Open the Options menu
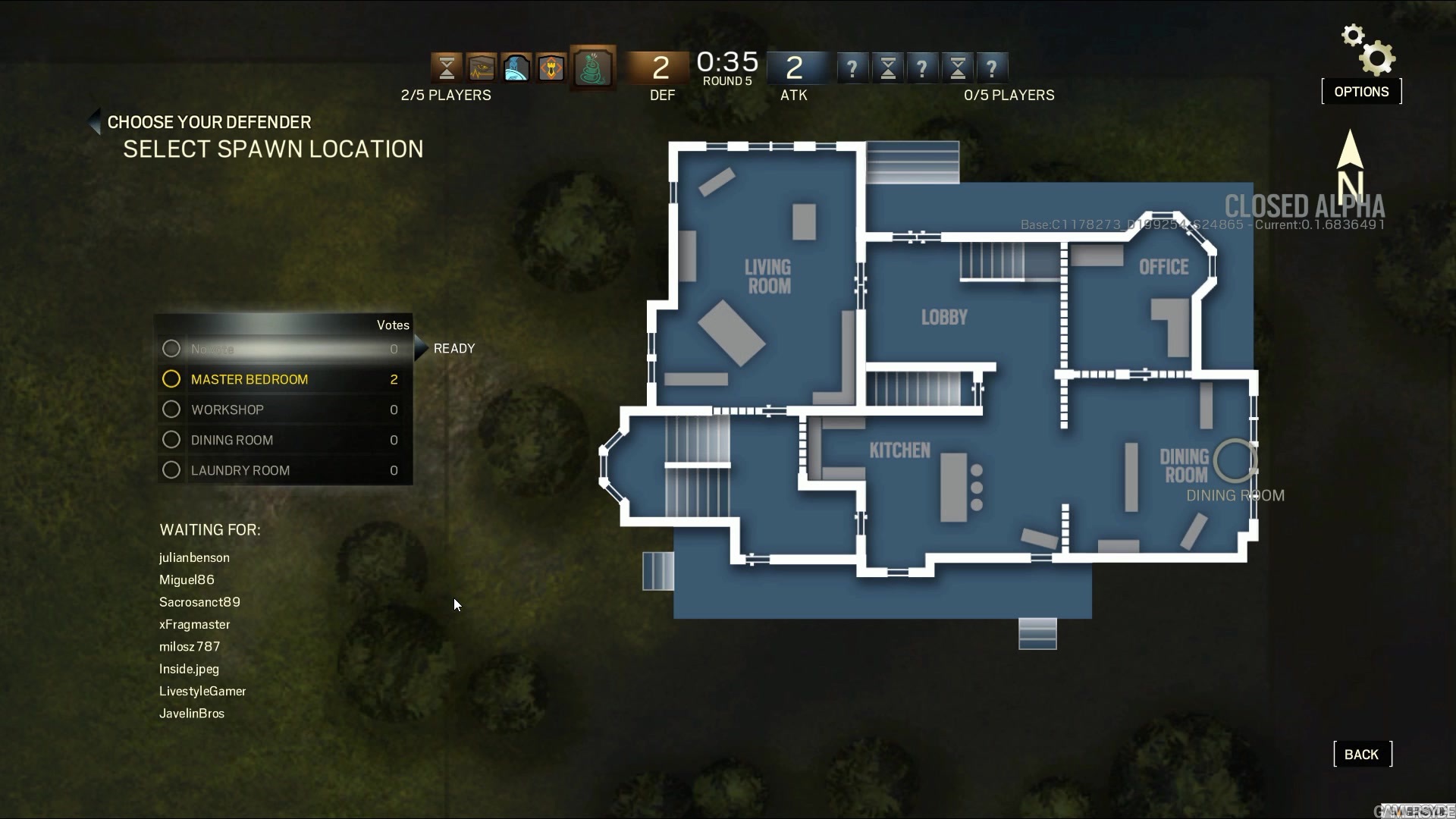Viewport: 1456px width, 819px height. pos(1361,92)
